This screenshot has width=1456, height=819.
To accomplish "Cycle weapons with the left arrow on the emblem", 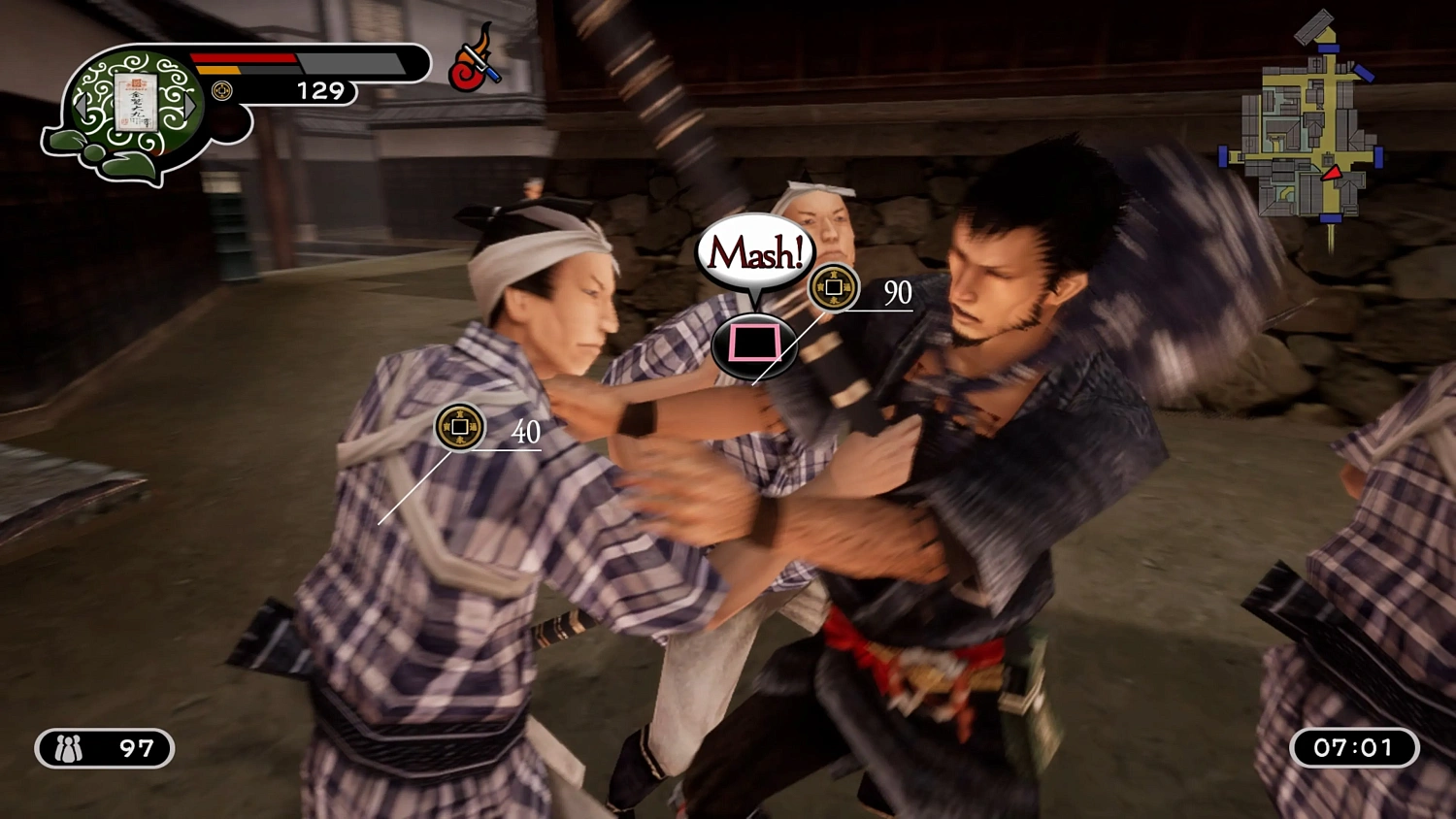I will (83, 107).
